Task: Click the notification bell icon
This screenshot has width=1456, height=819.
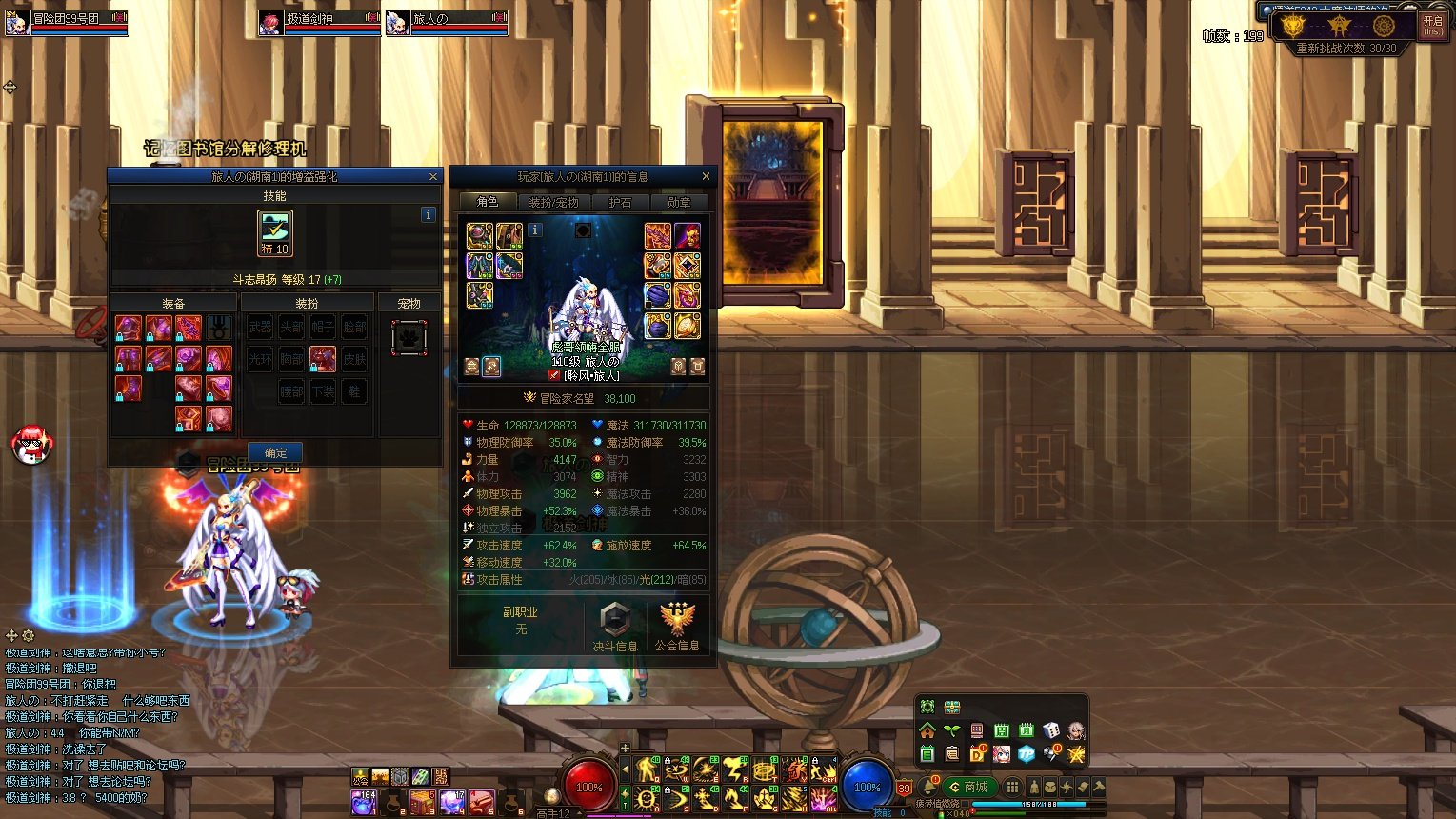Action: (928, 788)
